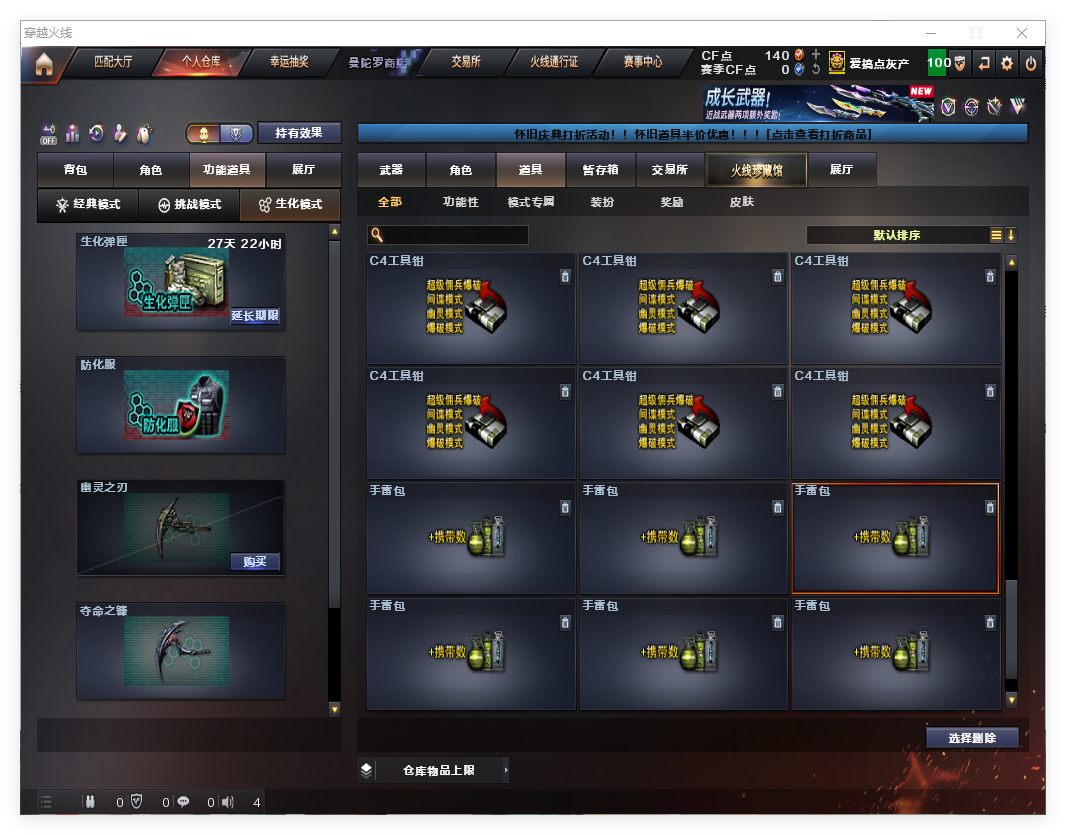1066x835 pixels.
Task: Select the 挑战模式 challenge mode tab
Action: tap(190, 204)
